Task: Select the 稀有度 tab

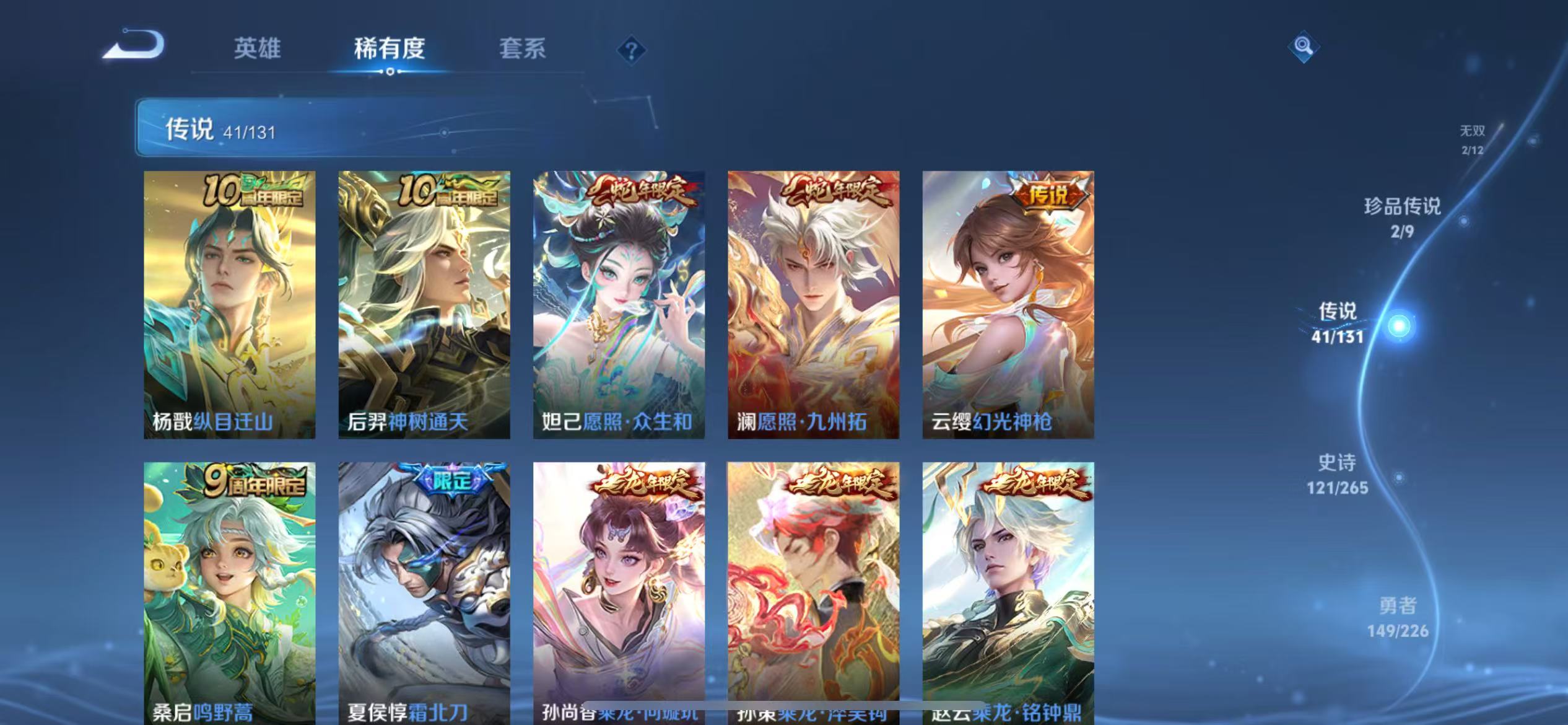Action: 390,48
